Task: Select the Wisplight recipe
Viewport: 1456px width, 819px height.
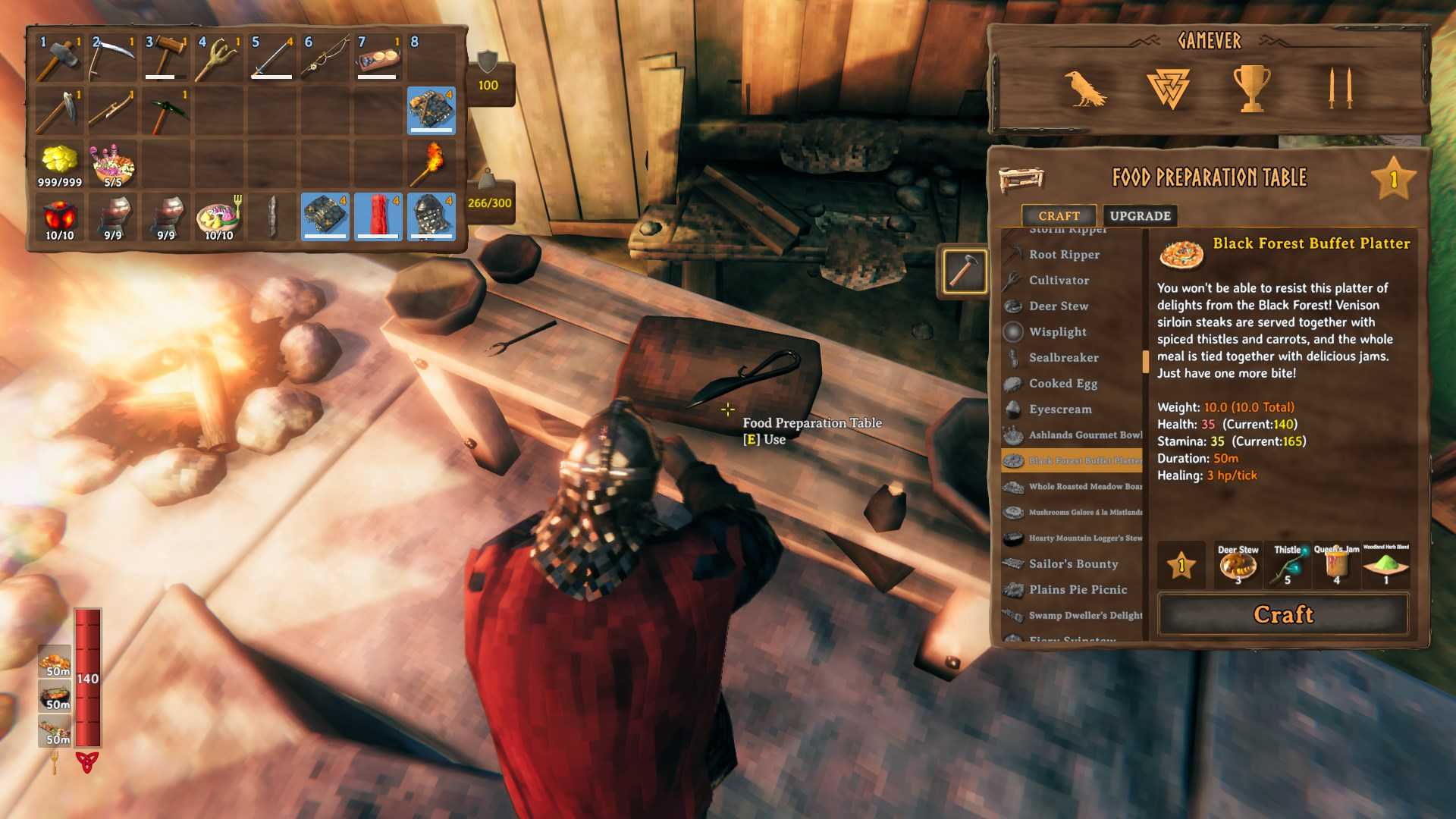Action: (1057, 332)
